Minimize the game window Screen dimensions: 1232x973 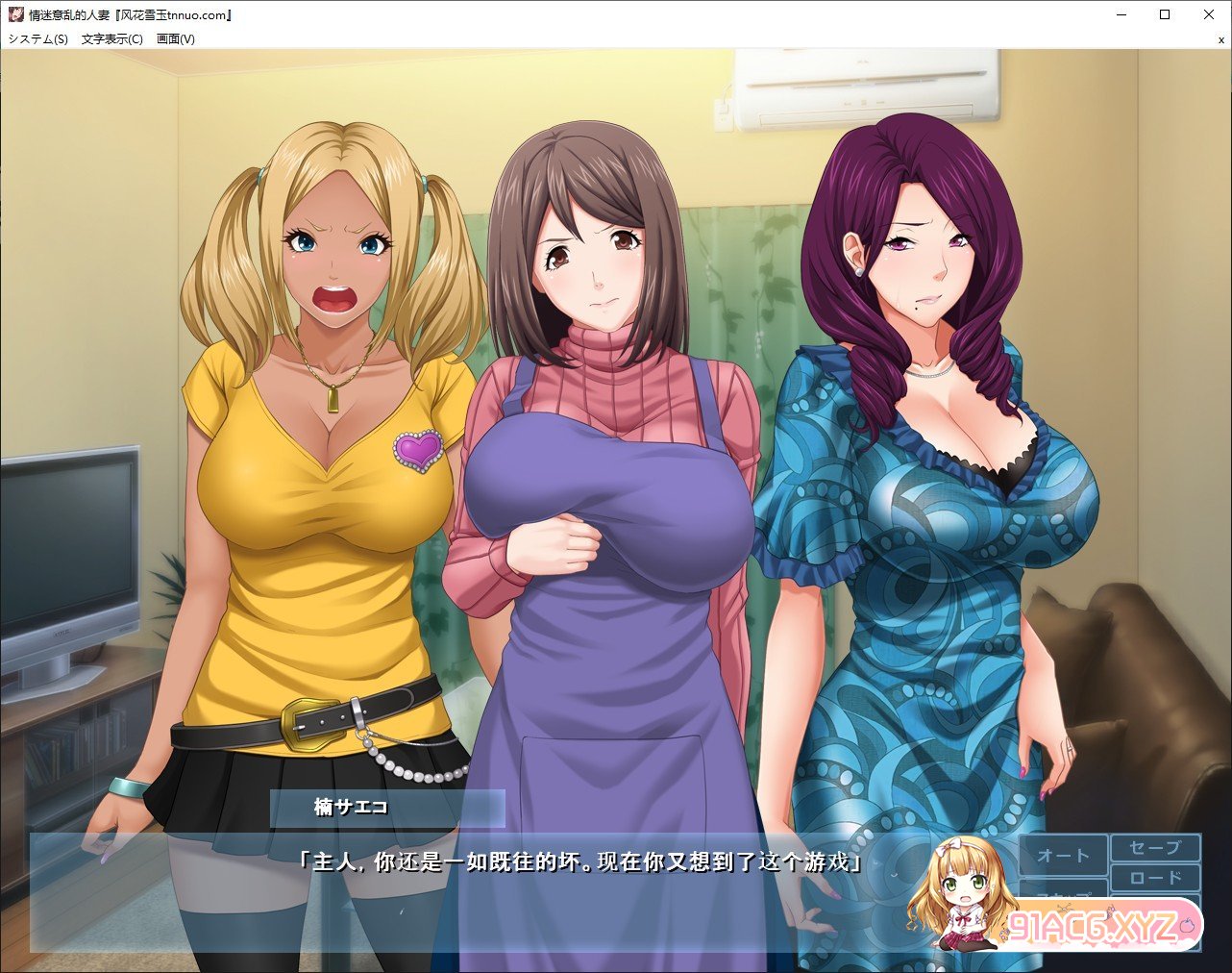[1121, 14]
